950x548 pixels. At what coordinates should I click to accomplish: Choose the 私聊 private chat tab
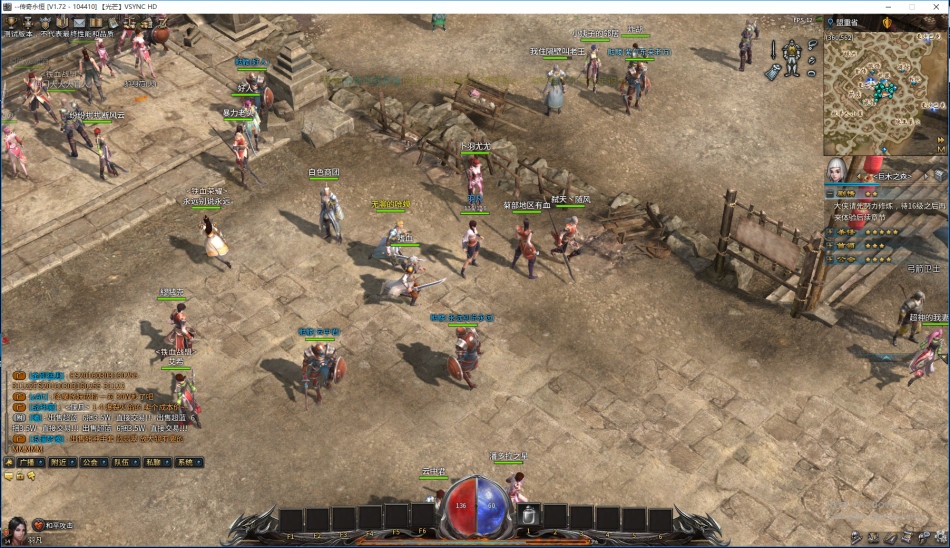(155, 463)
